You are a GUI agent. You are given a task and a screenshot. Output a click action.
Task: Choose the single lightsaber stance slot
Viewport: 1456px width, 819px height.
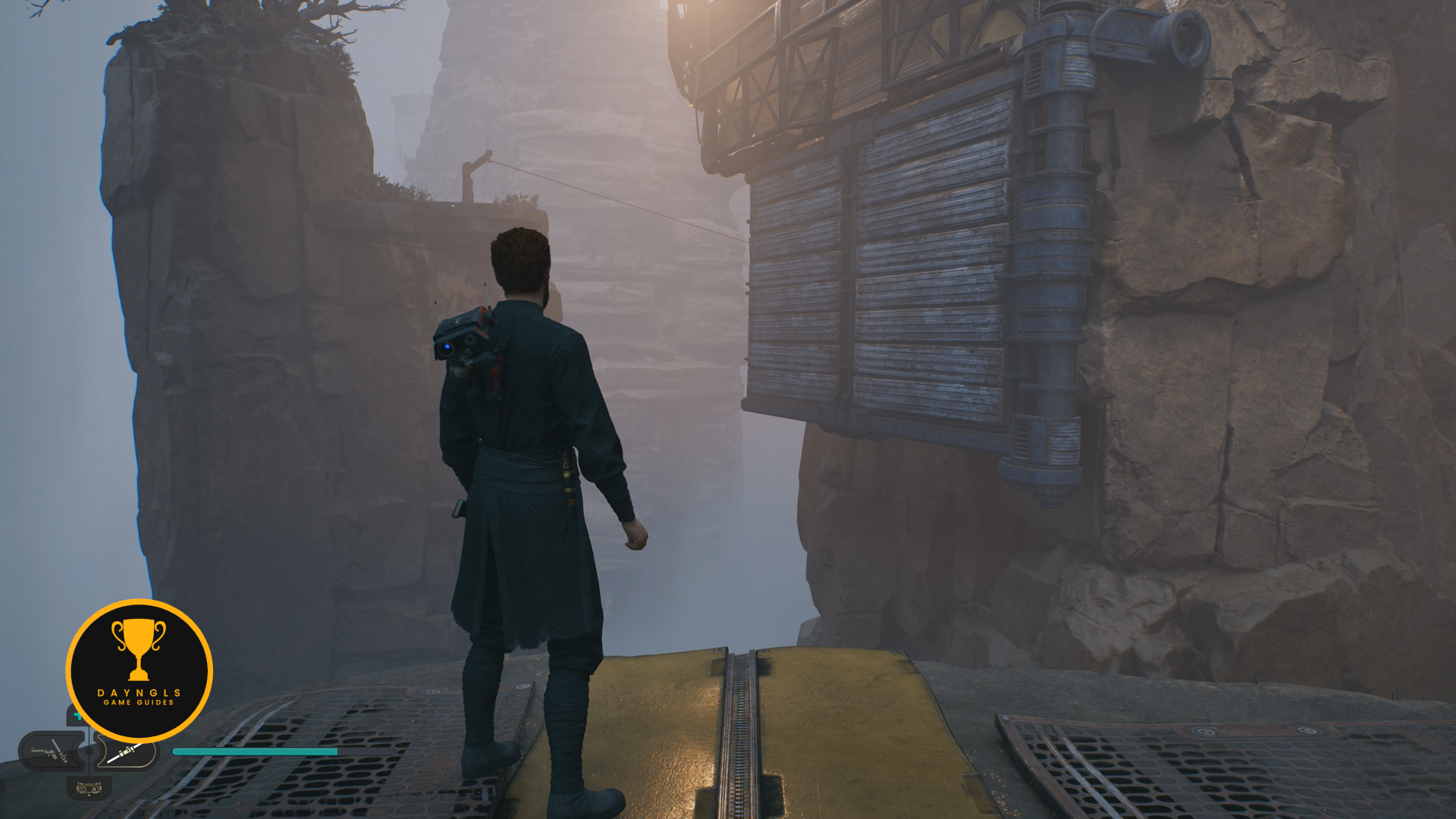(129, 753)
